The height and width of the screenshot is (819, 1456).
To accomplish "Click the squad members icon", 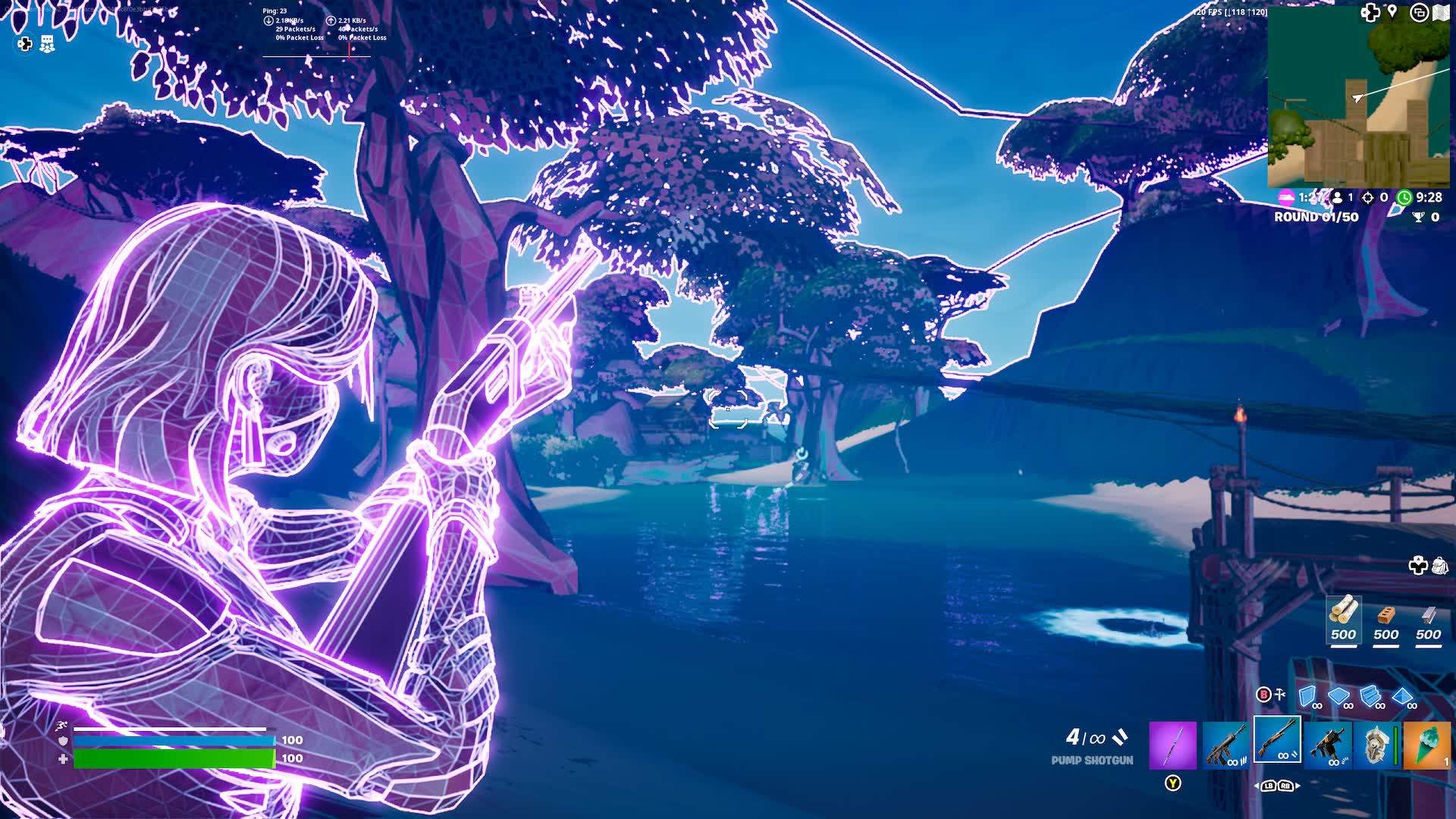I will [47, 44].
